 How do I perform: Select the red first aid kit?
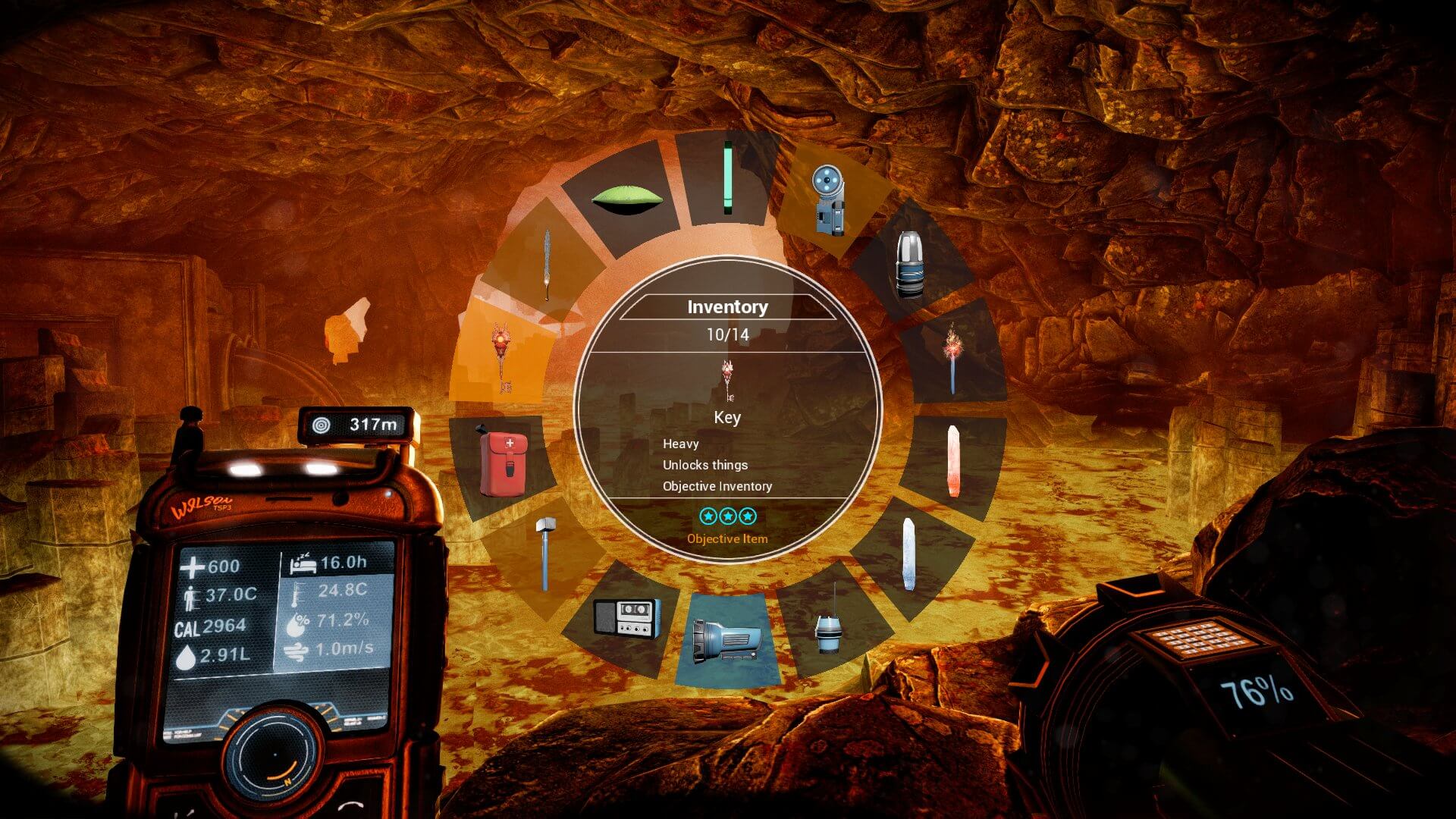[502, 463]
